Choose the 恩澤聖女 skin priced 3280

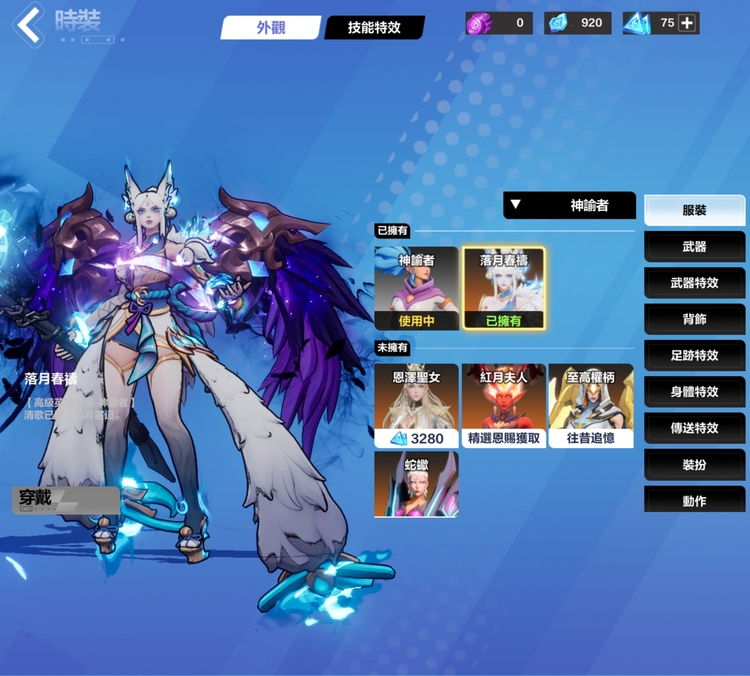click(416, 404)
